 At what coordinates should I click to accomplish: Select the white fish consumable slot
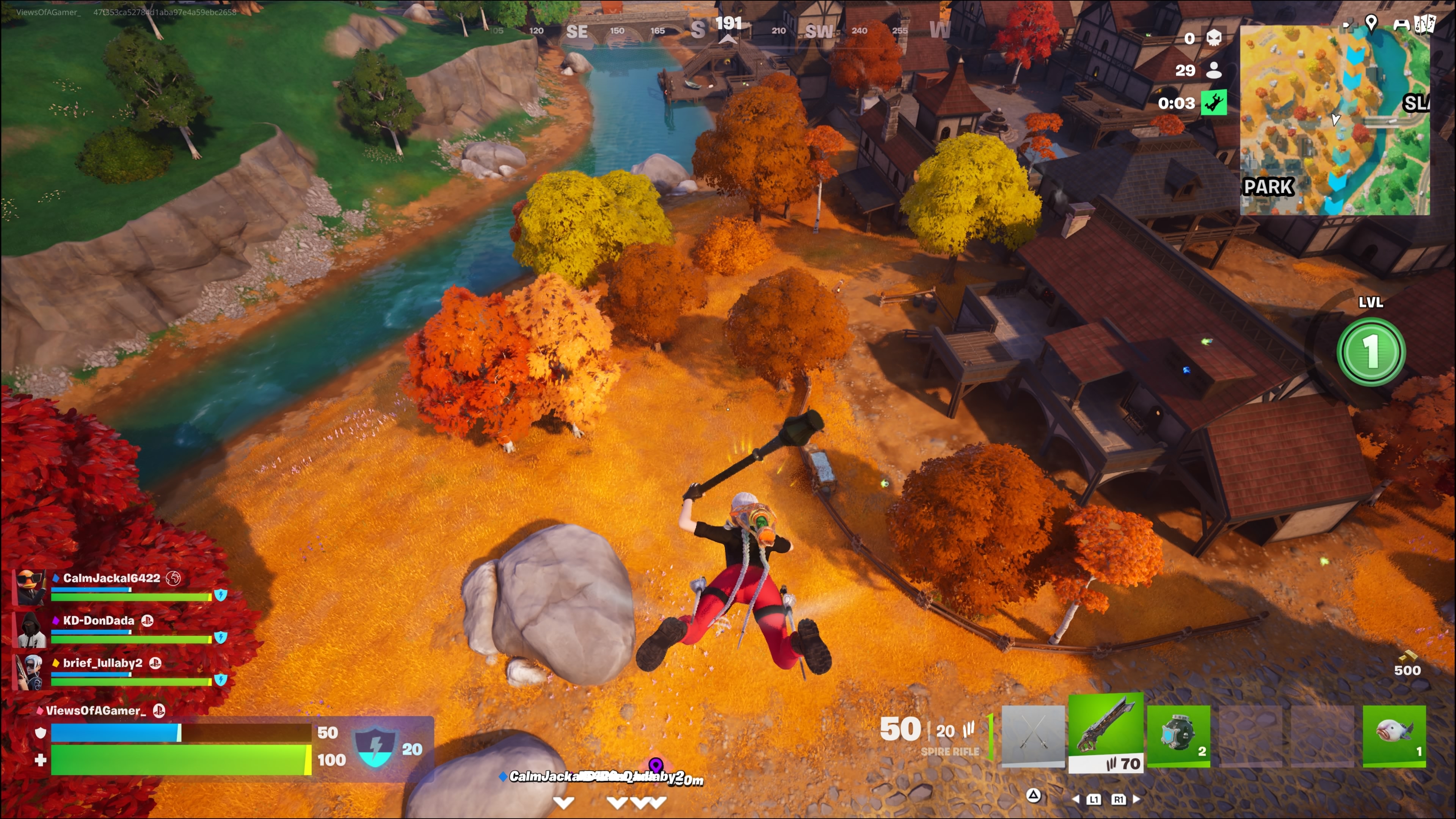click(x=1394, y=735)
